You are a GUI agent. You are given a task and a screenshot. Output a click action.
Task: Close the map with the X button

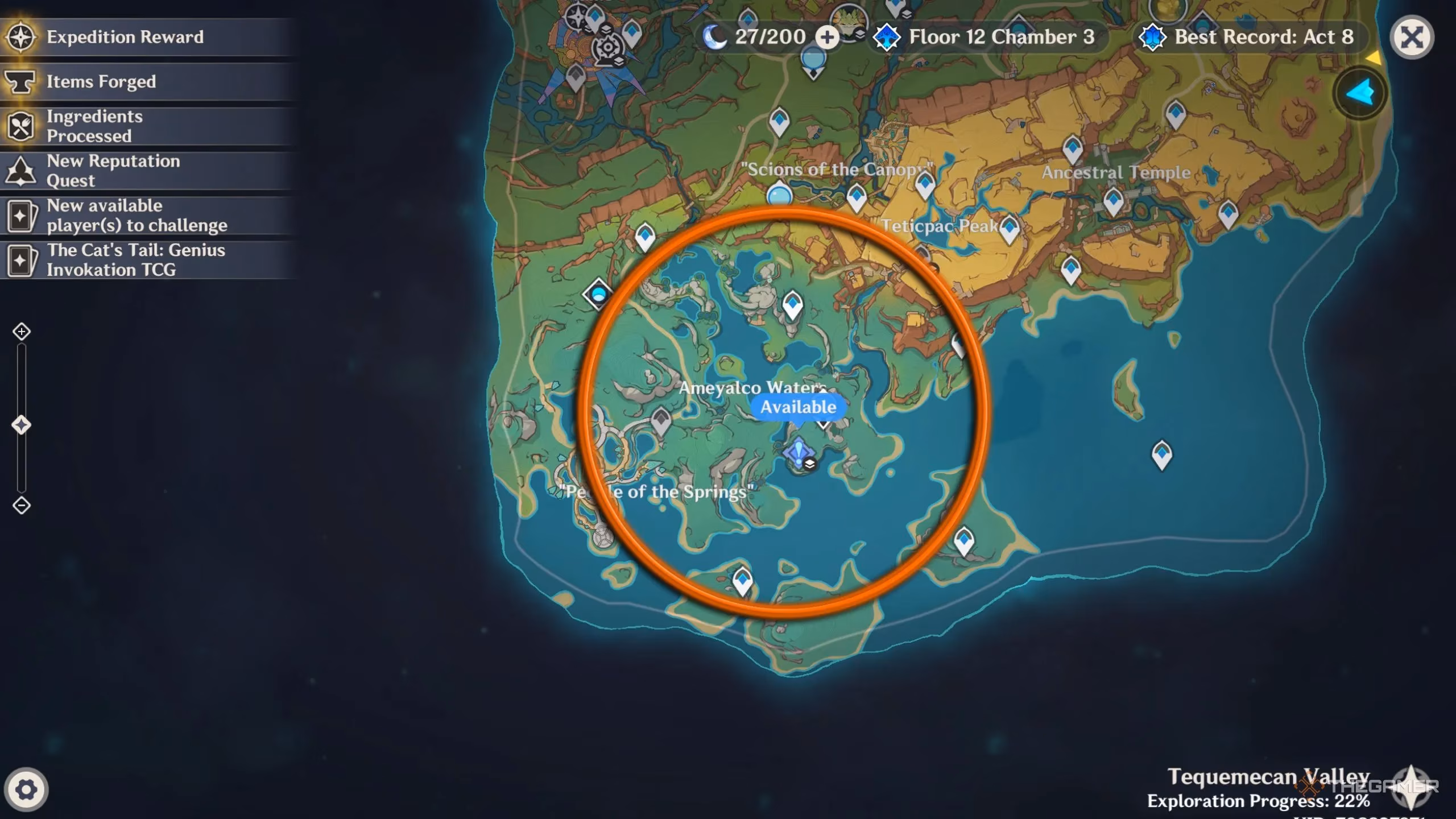click(x=1411, y=38)
